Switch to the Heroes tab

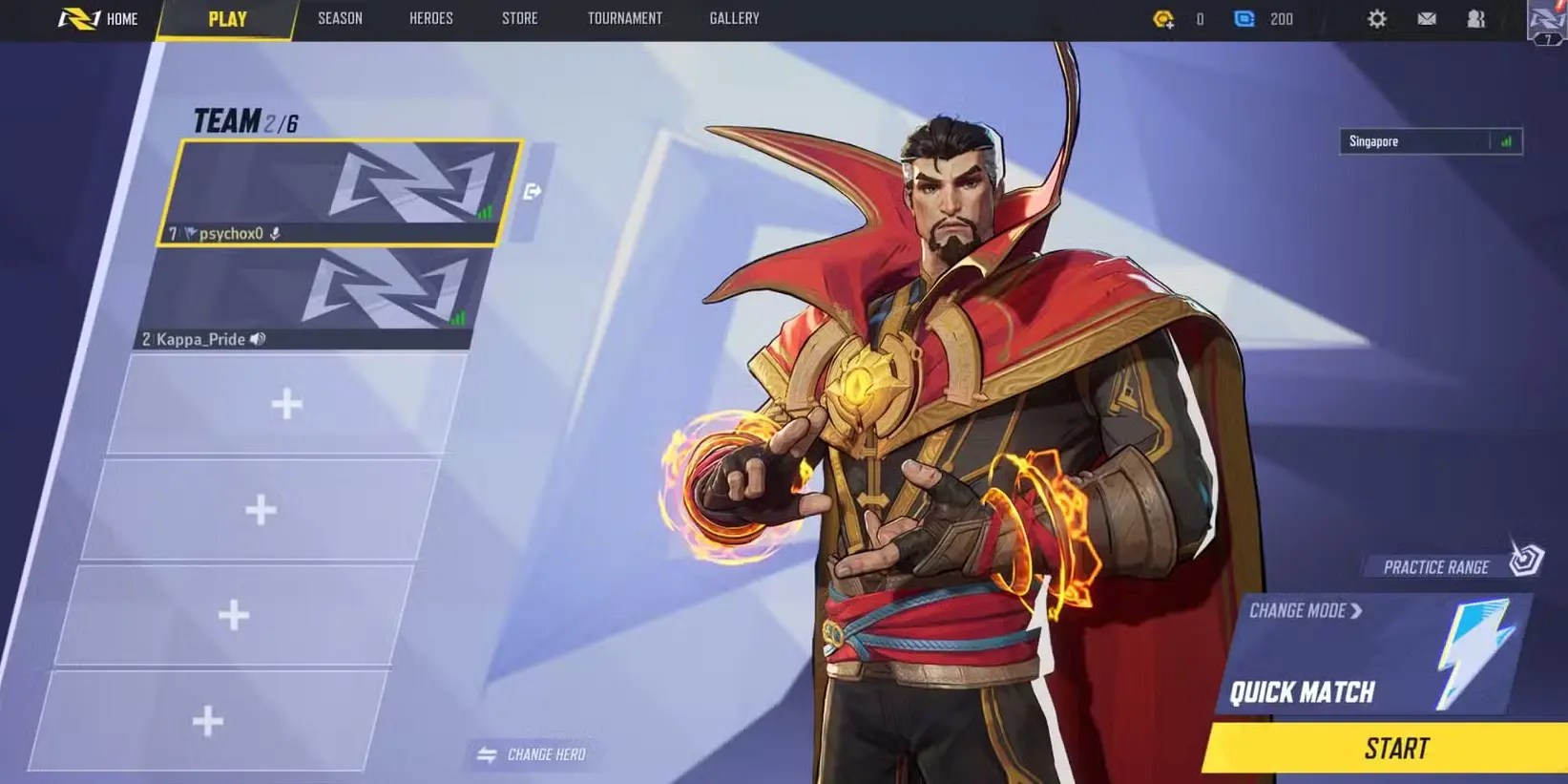click(430, 19)
